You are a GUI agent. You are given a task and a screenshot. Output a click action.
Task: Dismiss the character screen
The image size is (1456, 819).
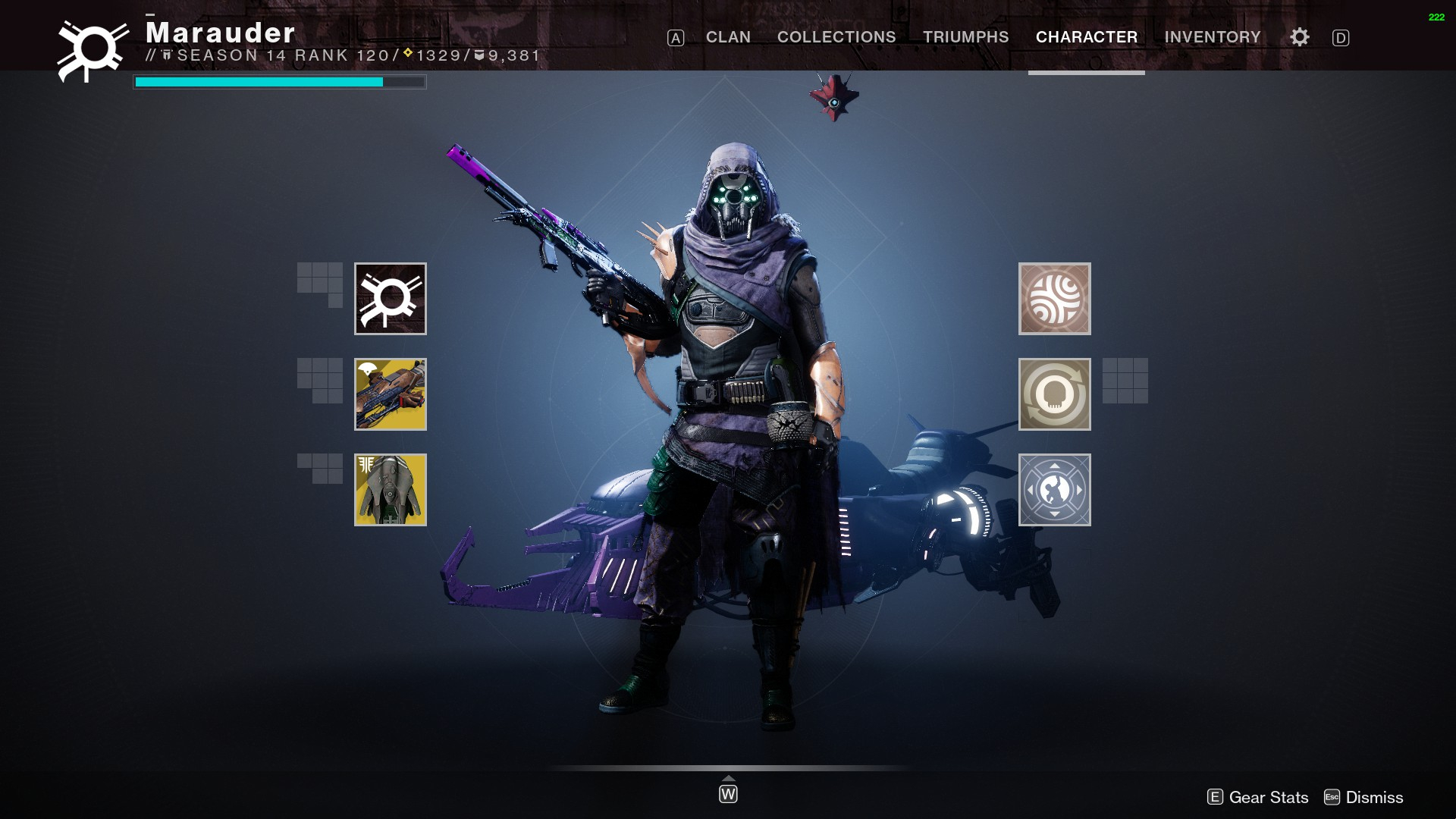click(1363, 797)
